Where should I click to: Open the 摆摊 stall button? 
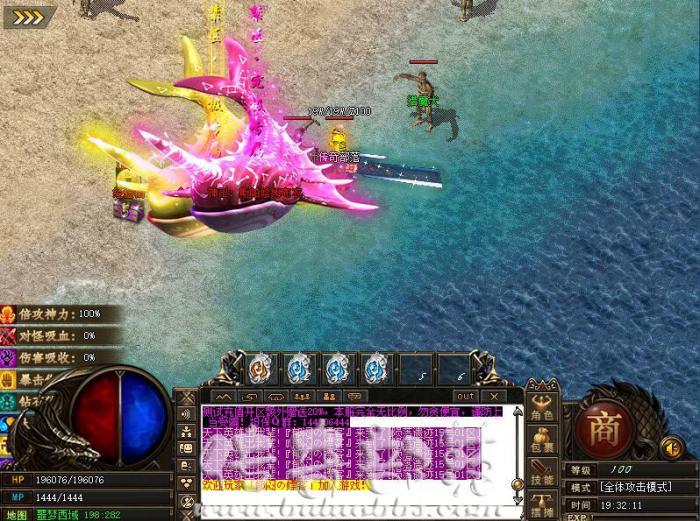543,506
